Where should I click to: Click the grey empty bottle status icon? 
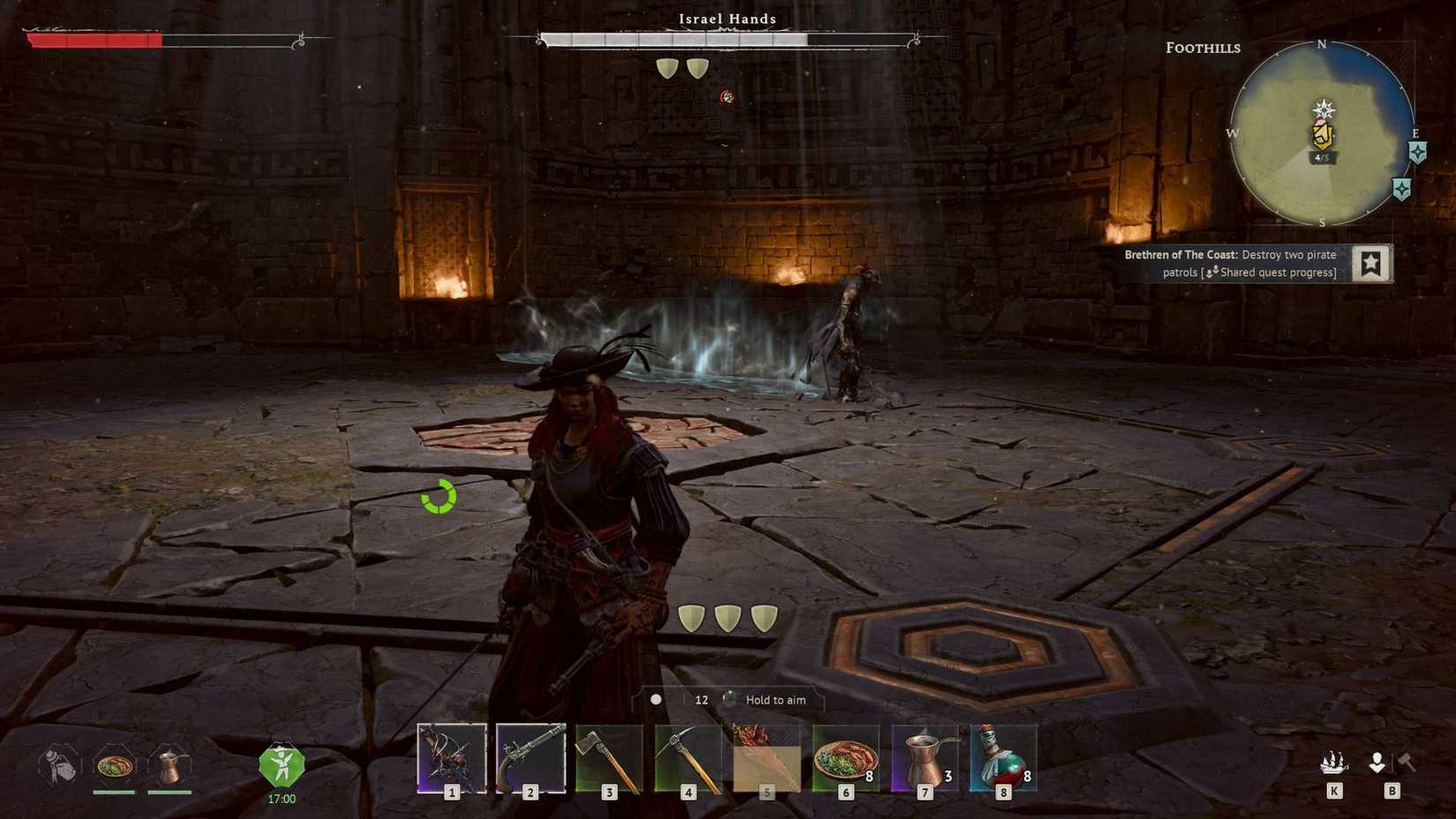[59, 765]
